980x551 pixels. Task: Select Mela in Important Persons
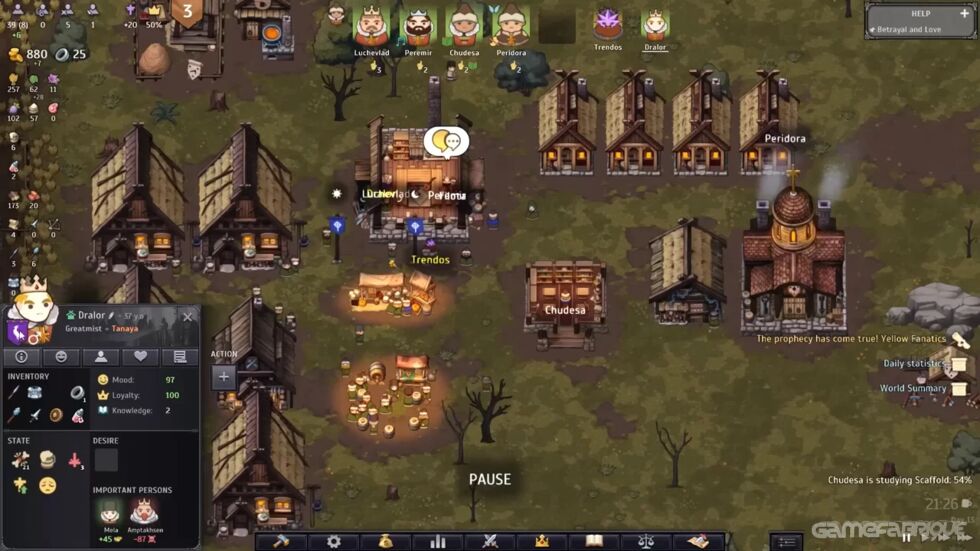[111, 512]
